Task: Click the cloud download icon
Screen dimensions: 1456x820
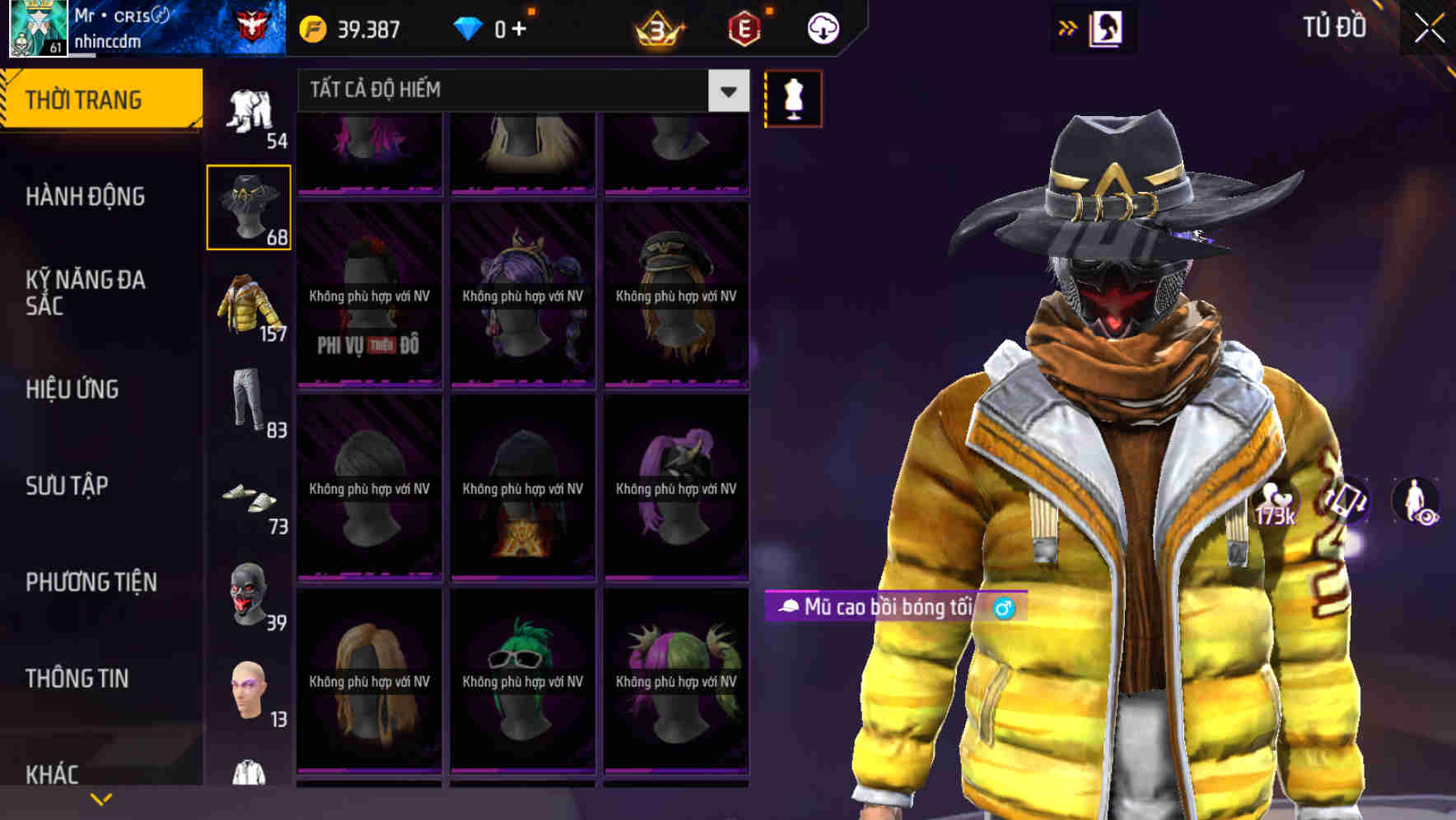Action: coord(823,27)
